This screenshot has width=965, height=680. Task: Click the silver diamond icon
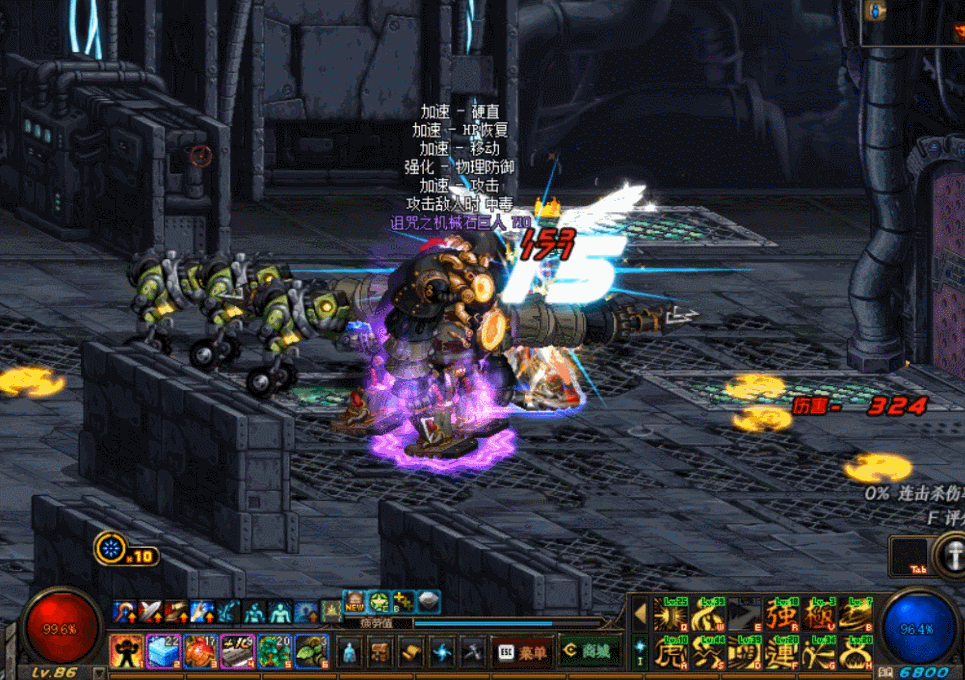click(x=428, y=602)
